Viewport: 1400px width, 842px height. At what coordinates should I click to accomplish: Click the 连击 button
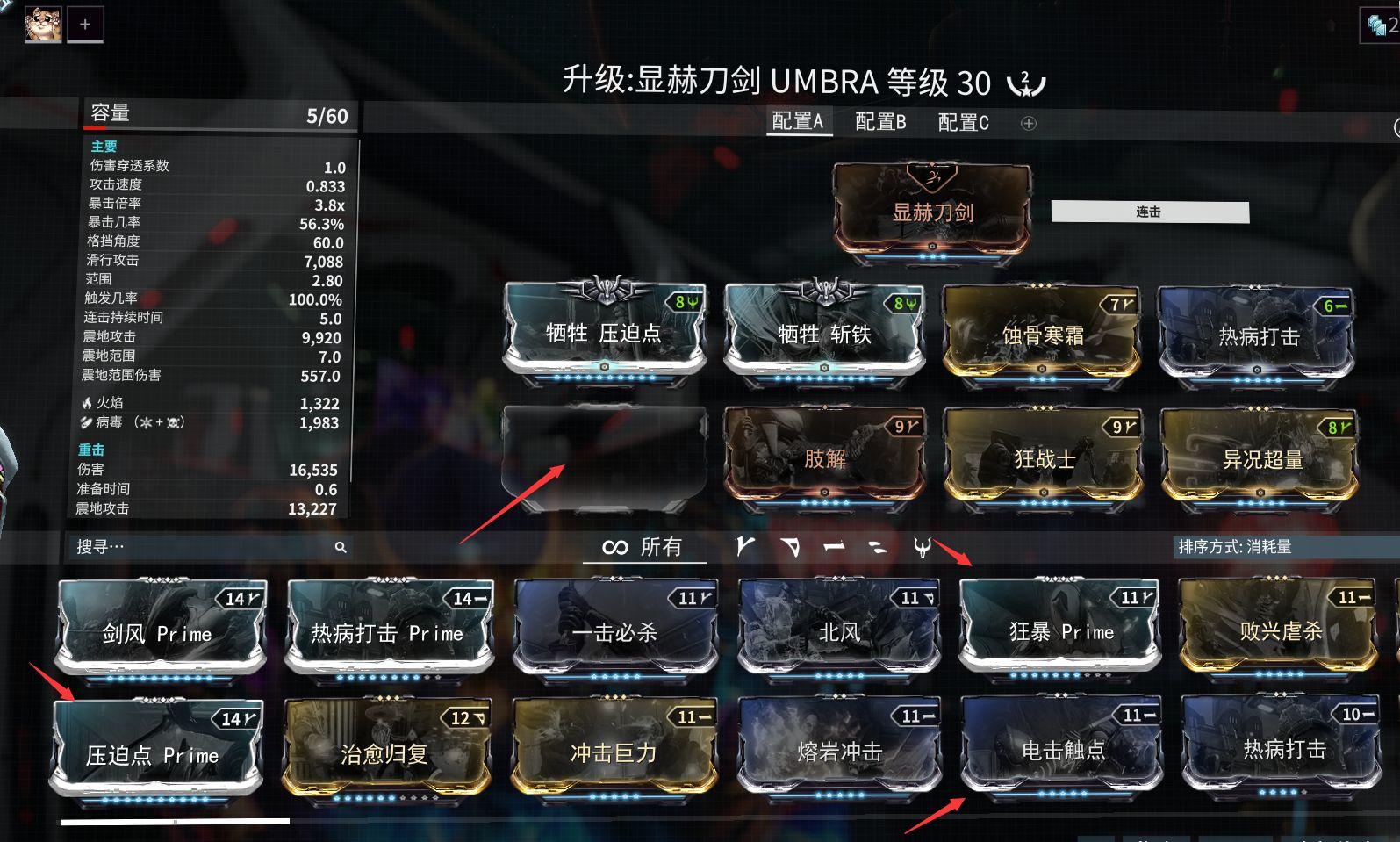pyautogui.click(x=1151, y=212)
